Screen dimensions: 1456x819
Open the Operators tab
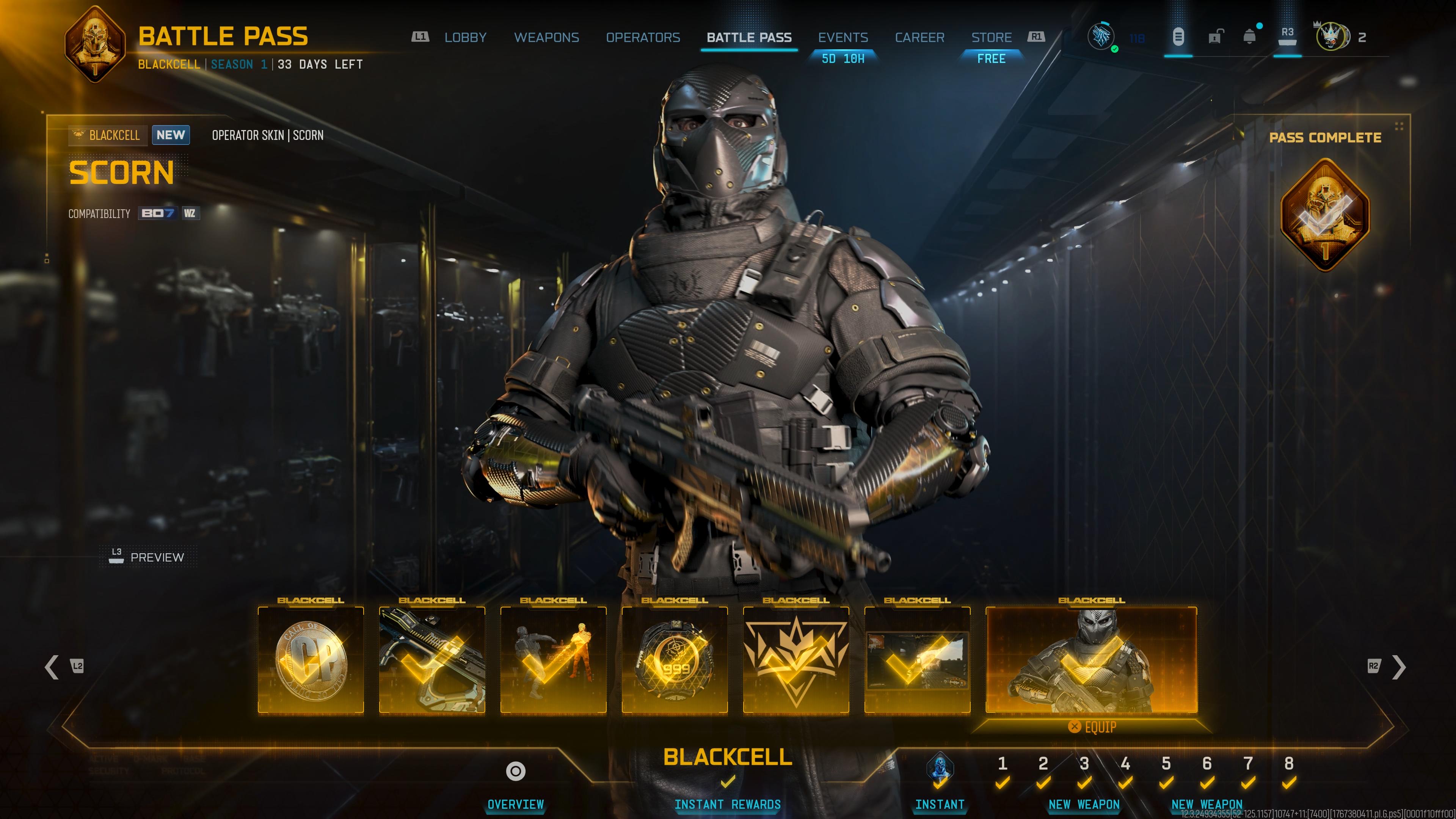[x=643, y=37]
